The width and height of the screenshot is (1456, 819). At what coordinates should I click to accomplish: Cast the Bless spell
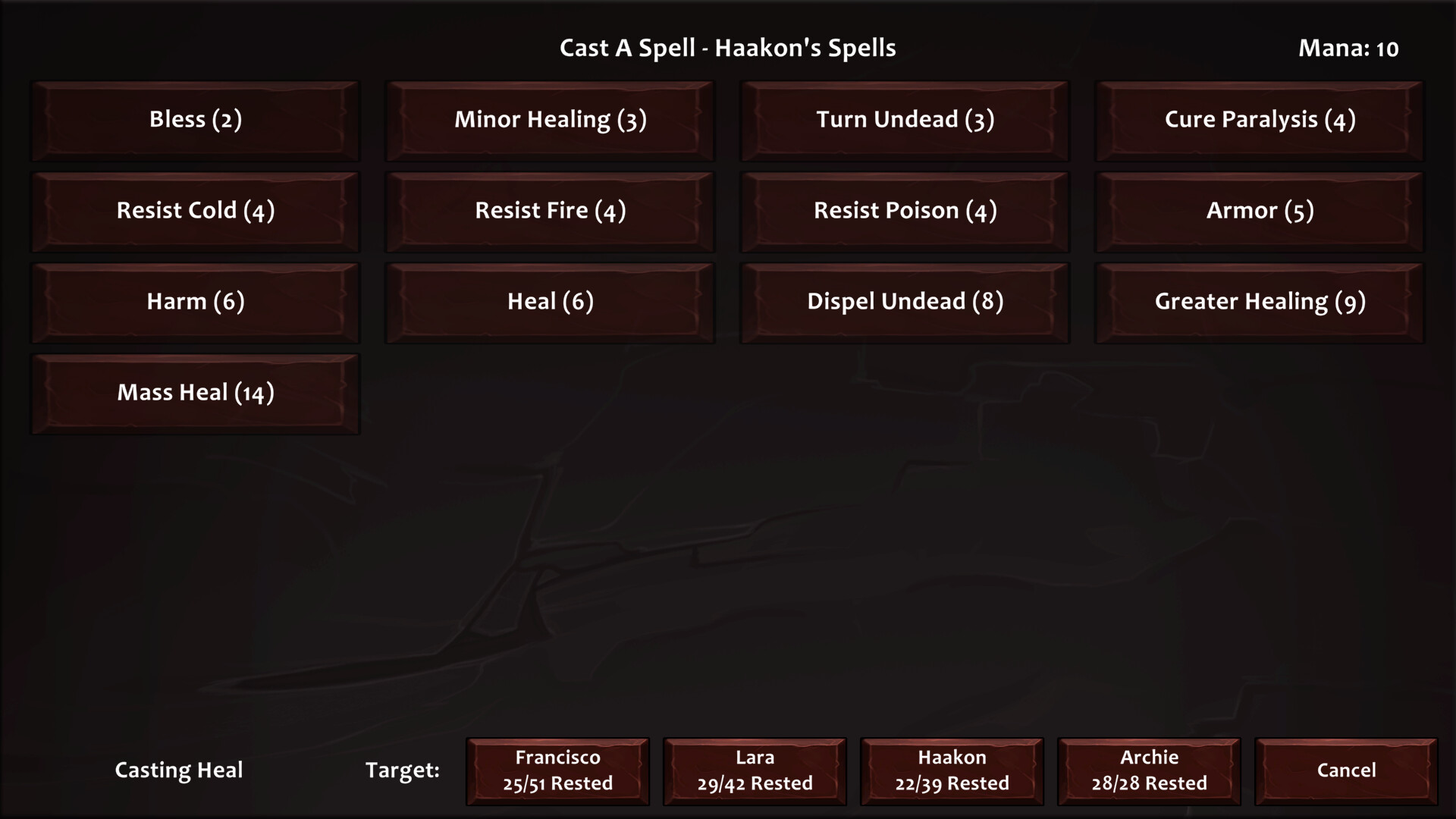tap(195, 120)
